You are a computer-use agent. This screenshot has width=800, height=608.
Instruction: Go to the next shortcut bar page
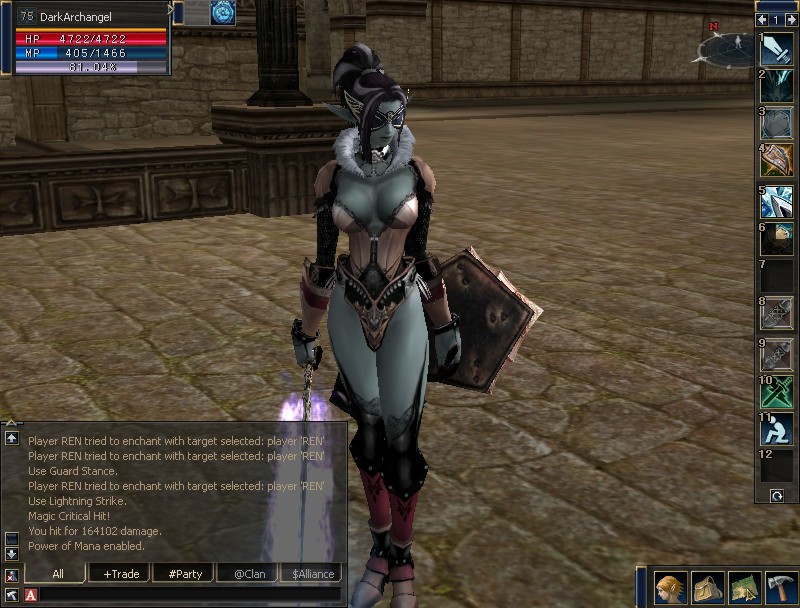(790, 19)
